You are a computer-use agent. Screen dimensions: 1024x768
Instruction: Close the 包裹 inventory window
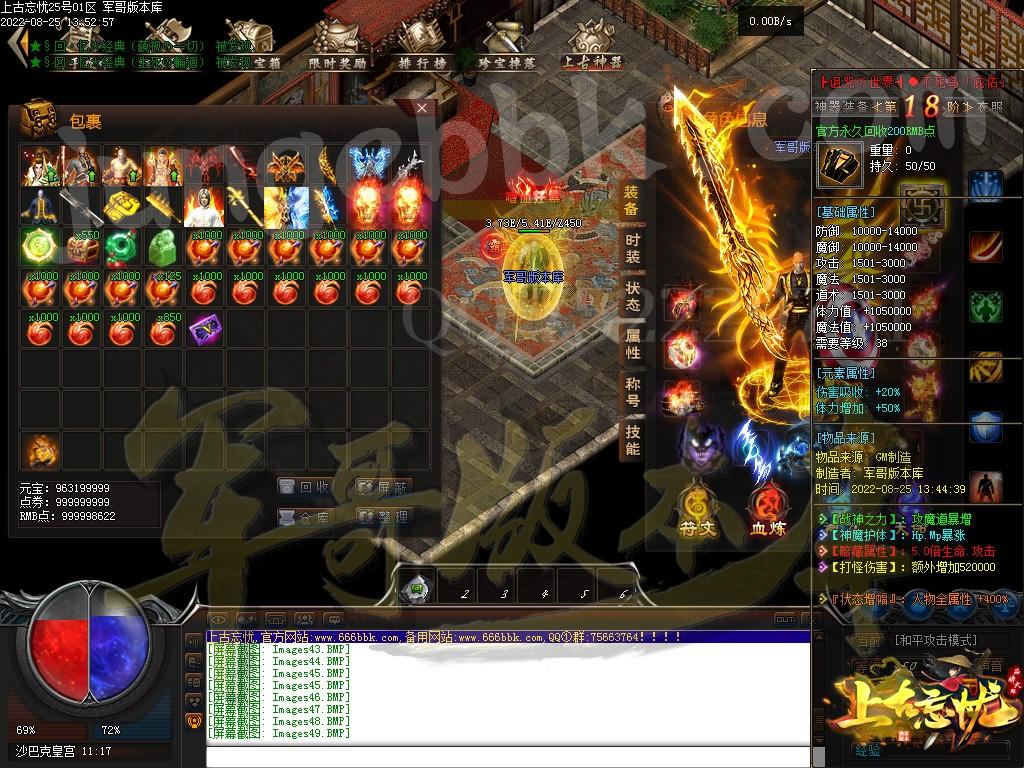pos(422,108)
